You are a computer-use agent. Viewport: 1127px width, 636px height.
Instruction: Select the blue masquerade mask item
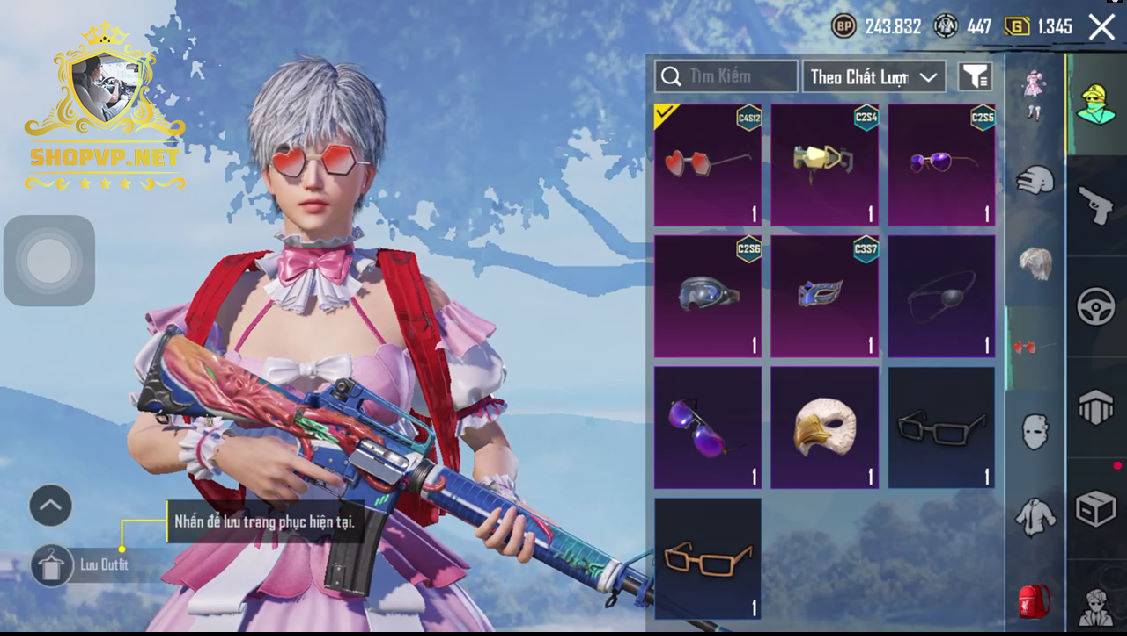[x=824, y=295]
